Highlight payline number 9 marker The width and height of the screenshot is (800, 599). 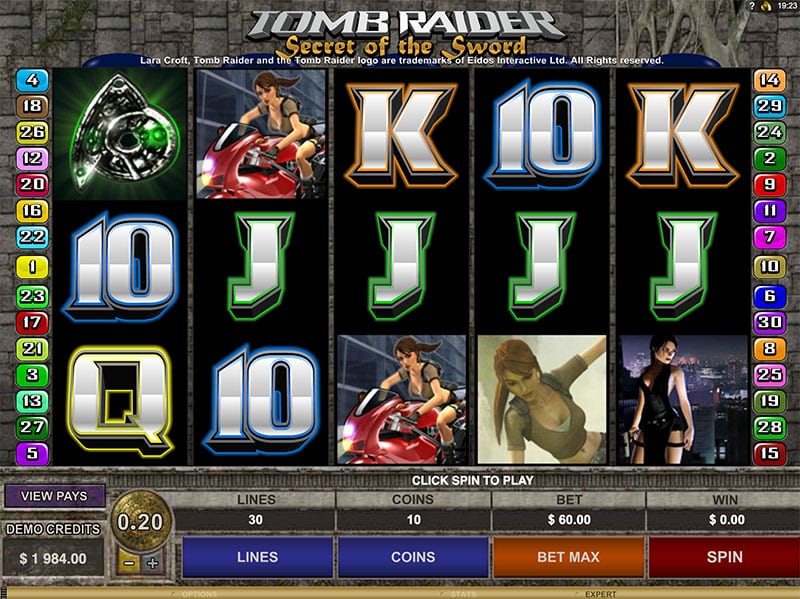[x=769, y=184]
